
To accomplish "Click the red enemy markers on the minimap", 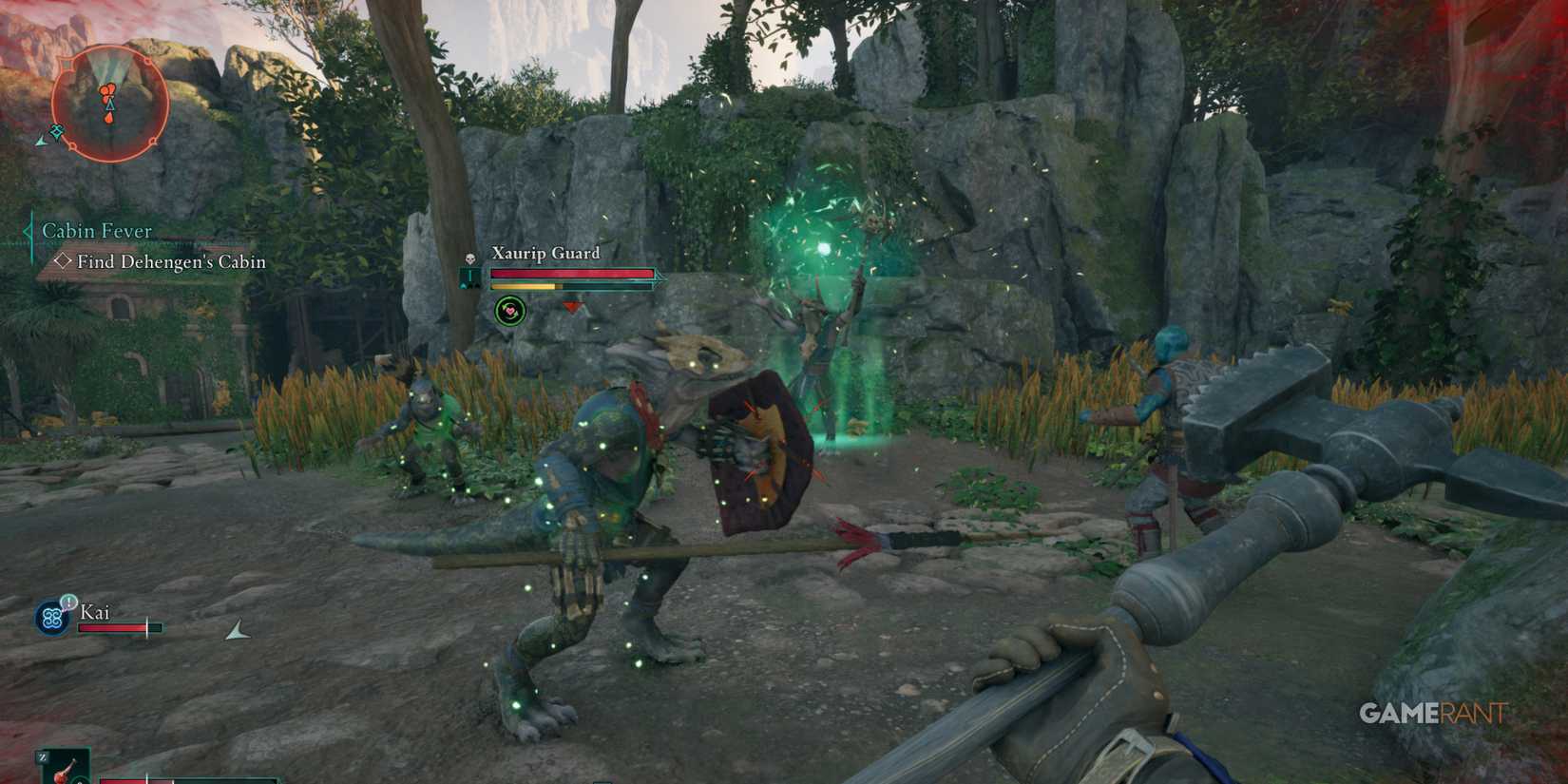I will coord(107,89).
